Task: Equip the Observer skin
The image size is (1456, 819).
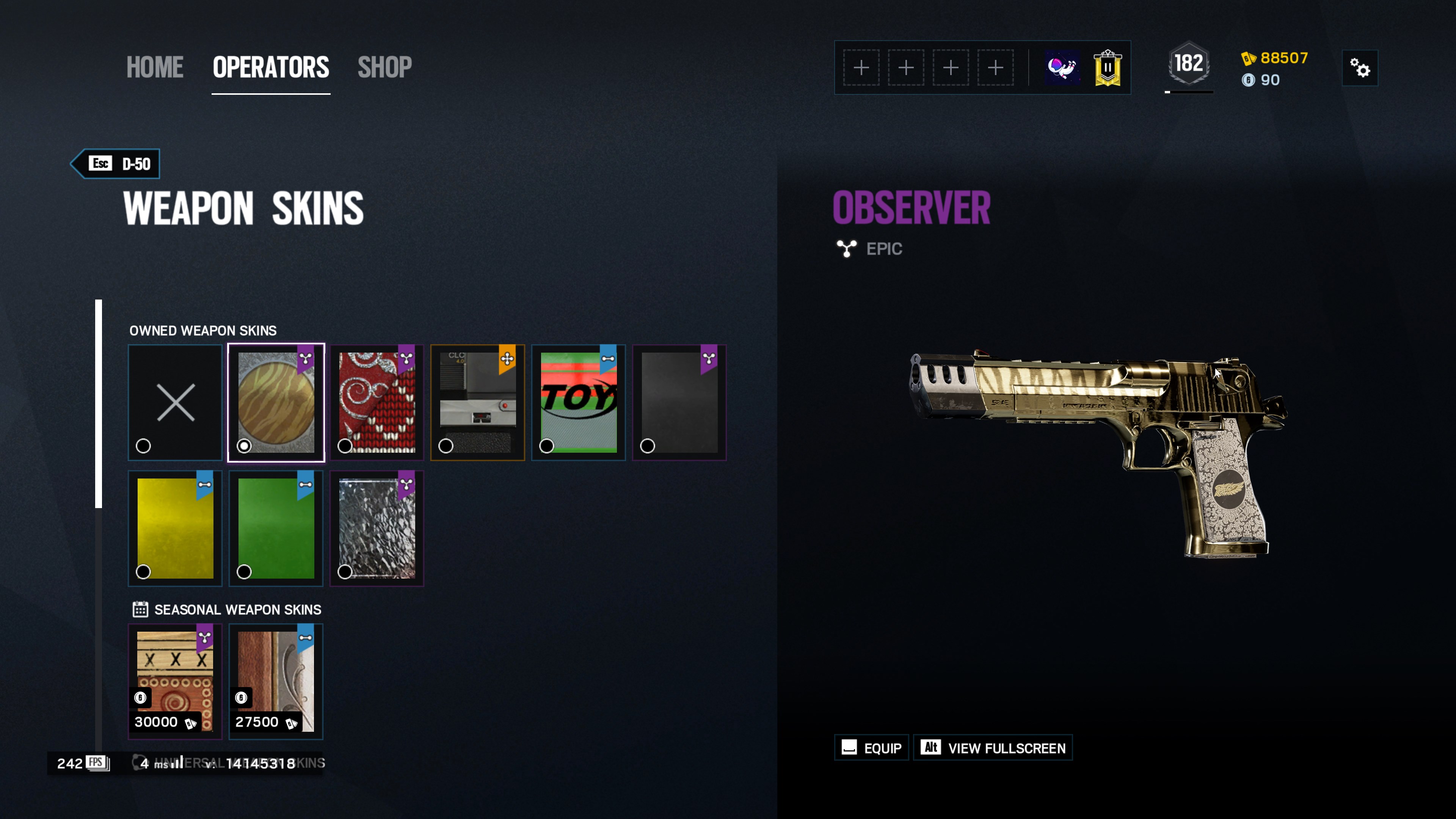Action: click(871, 748)
